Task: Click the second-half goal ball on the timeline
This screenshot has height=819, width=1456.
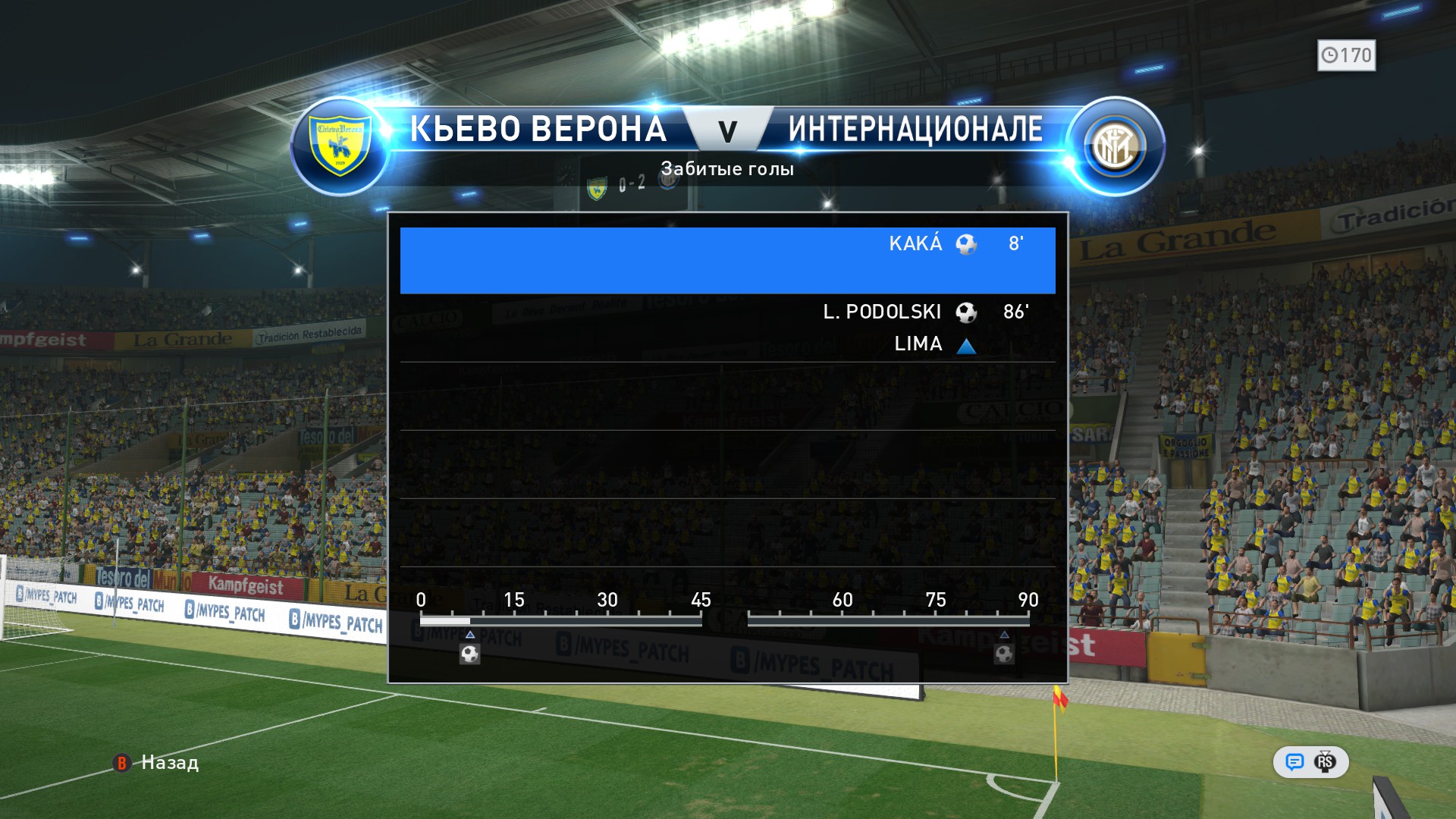Action: point(1004,654)
